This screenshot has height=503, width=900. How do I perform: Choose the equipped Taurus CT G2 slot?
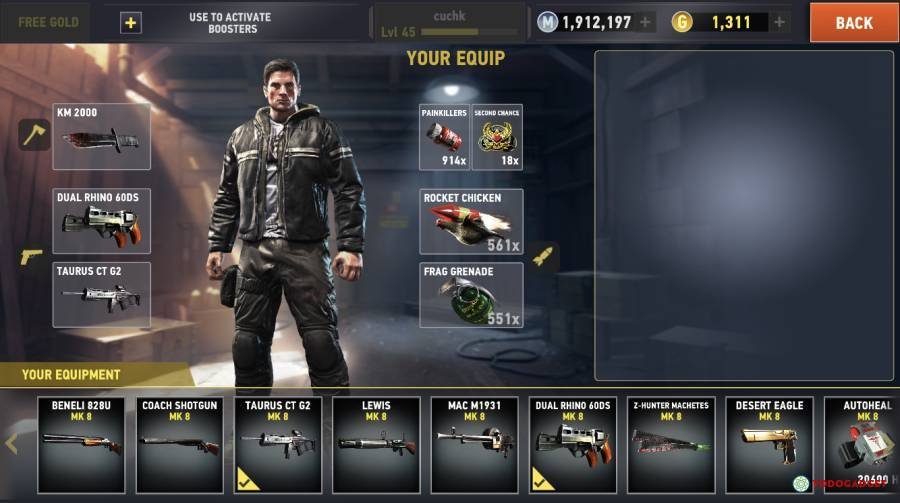click(x=103, y=294)
